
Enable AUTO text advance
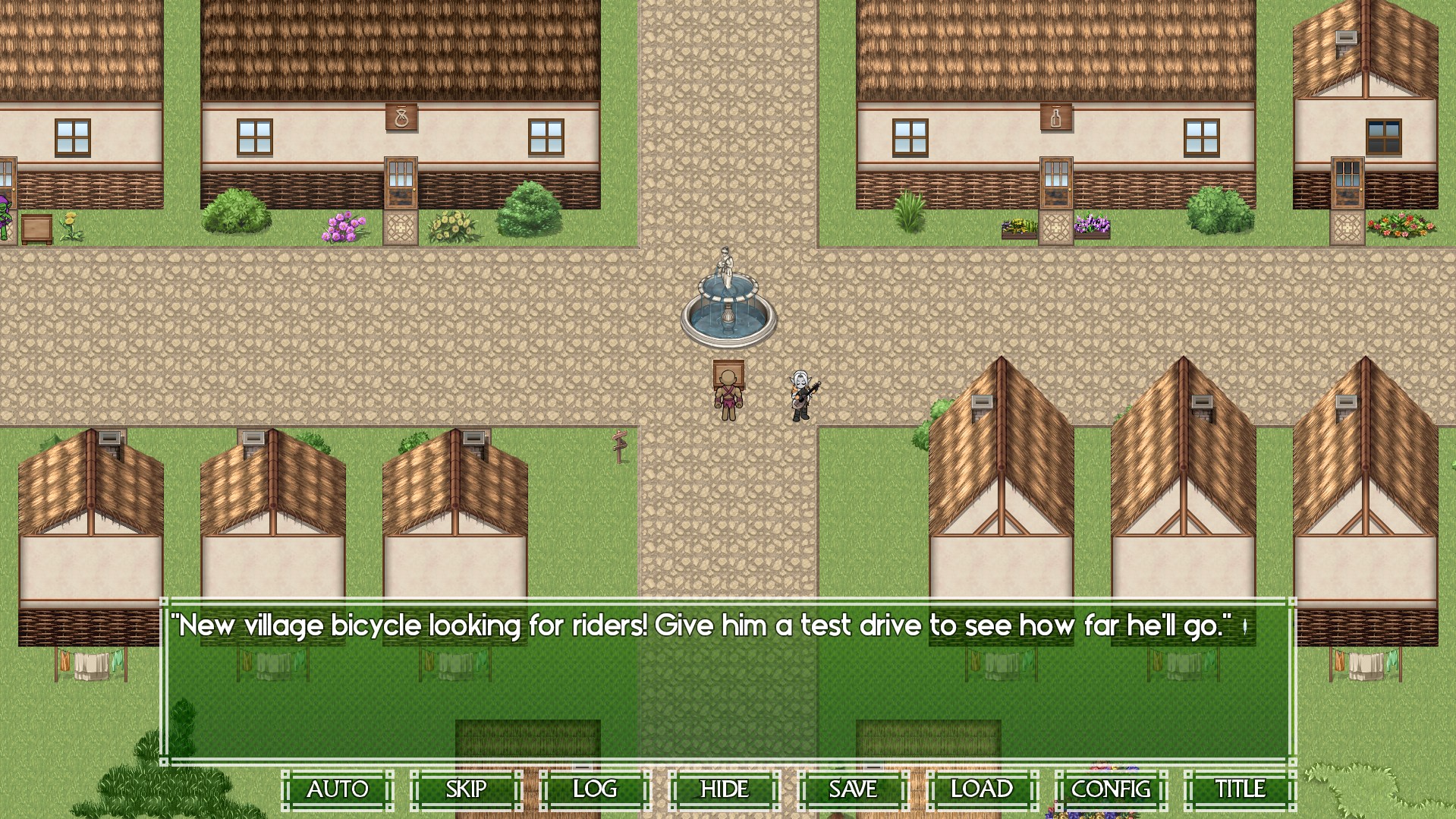tap(338, 790)
